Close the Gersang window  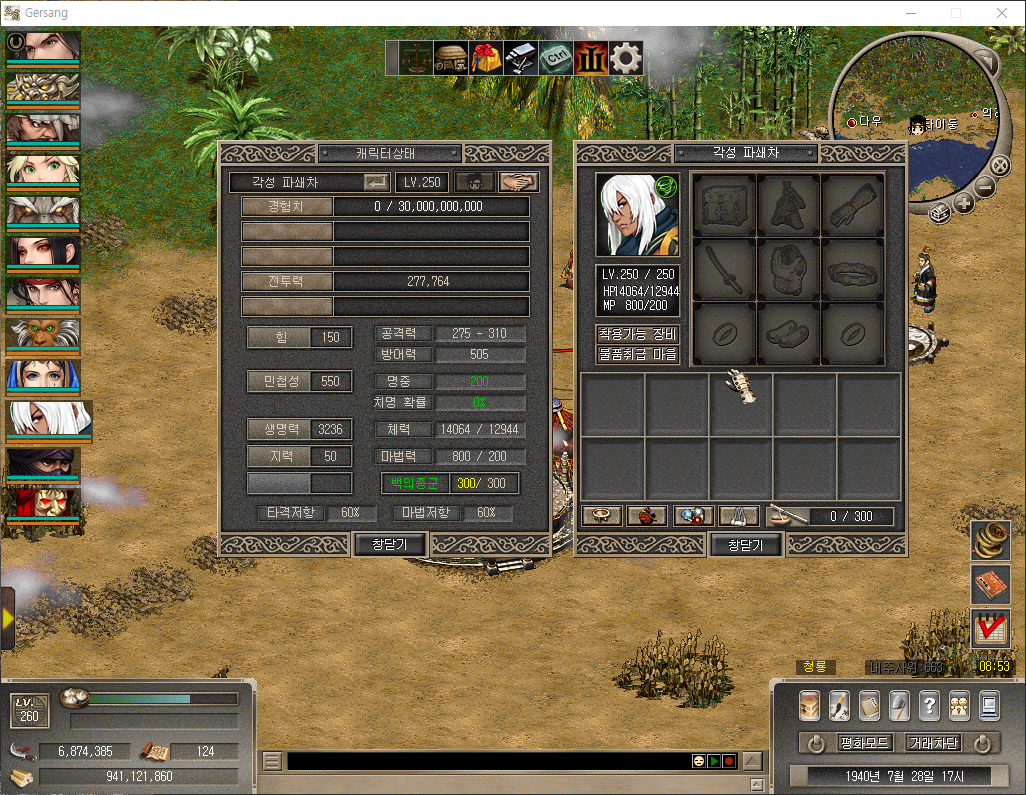tap(1002, 13)
